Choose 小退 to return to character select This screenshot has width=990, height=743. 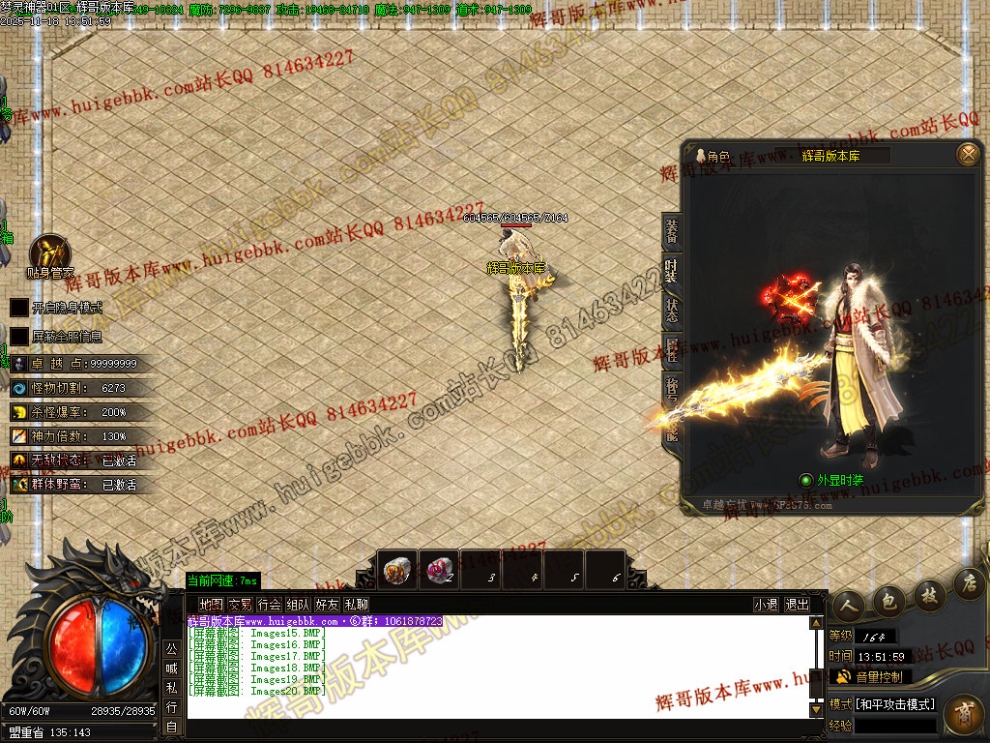[766, 604]
